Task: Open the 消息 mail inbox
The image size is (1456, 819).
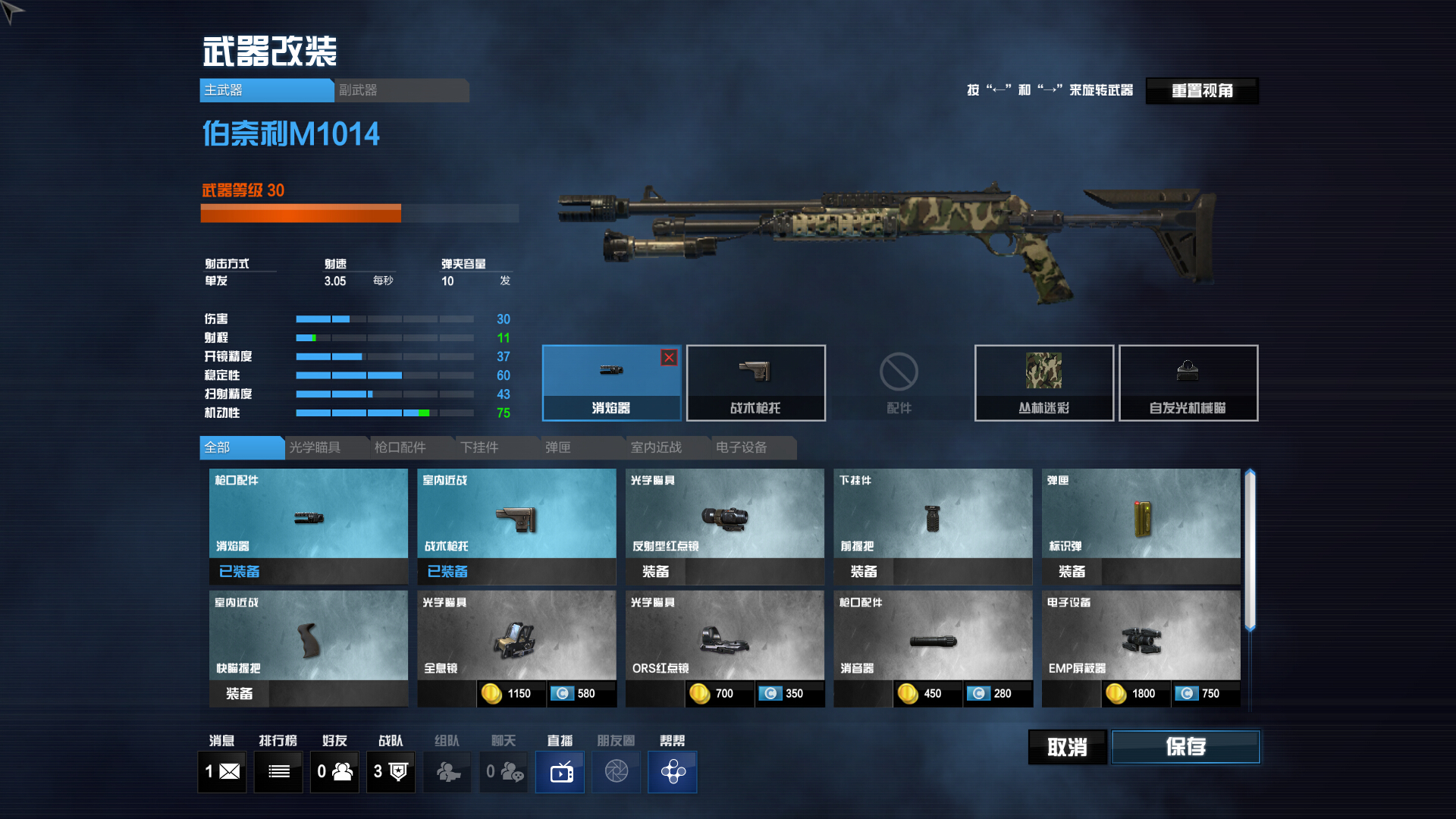Action: tap(222, 772)
